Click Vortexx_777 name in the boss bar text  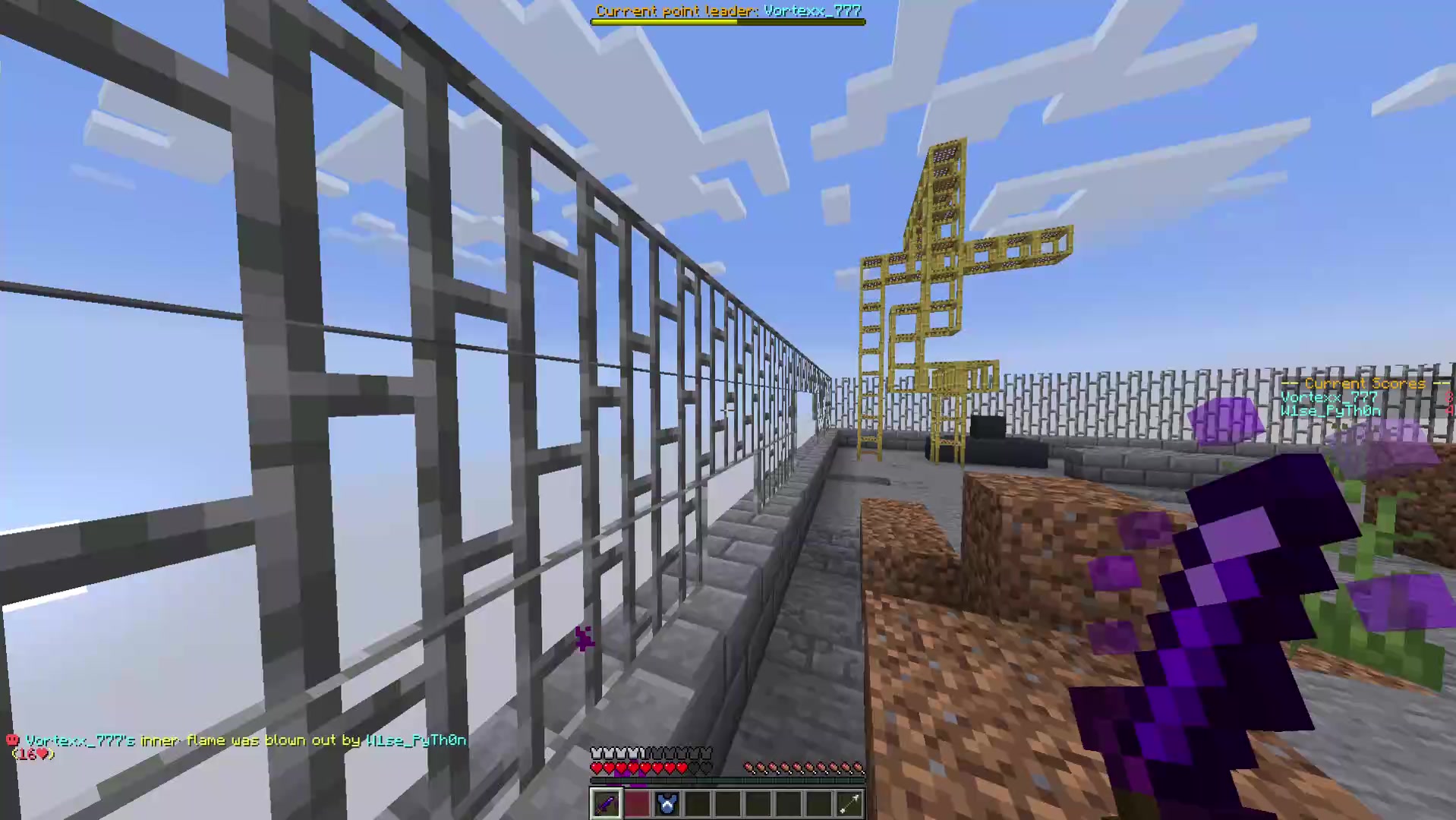tap(812, 11)
